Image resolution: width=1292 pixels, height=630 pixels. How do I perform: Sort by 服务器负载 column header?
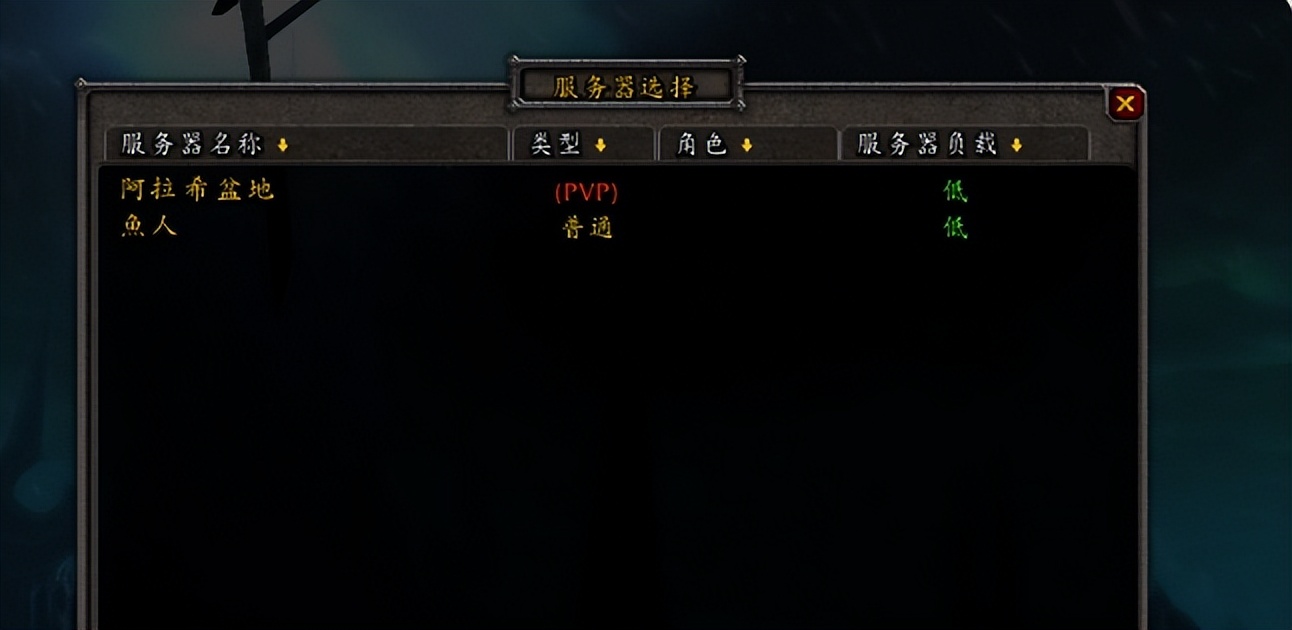tap(963, 145)
